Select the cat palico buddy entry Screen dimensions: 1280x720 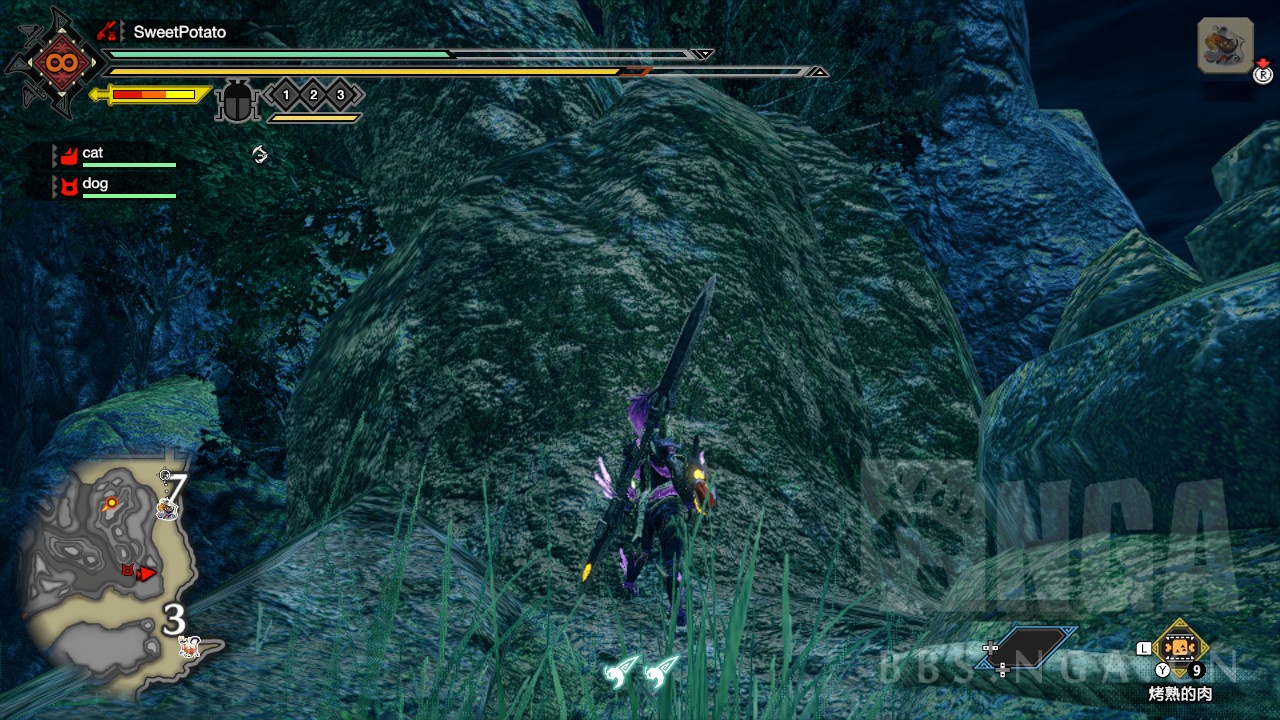coord(113,154)
